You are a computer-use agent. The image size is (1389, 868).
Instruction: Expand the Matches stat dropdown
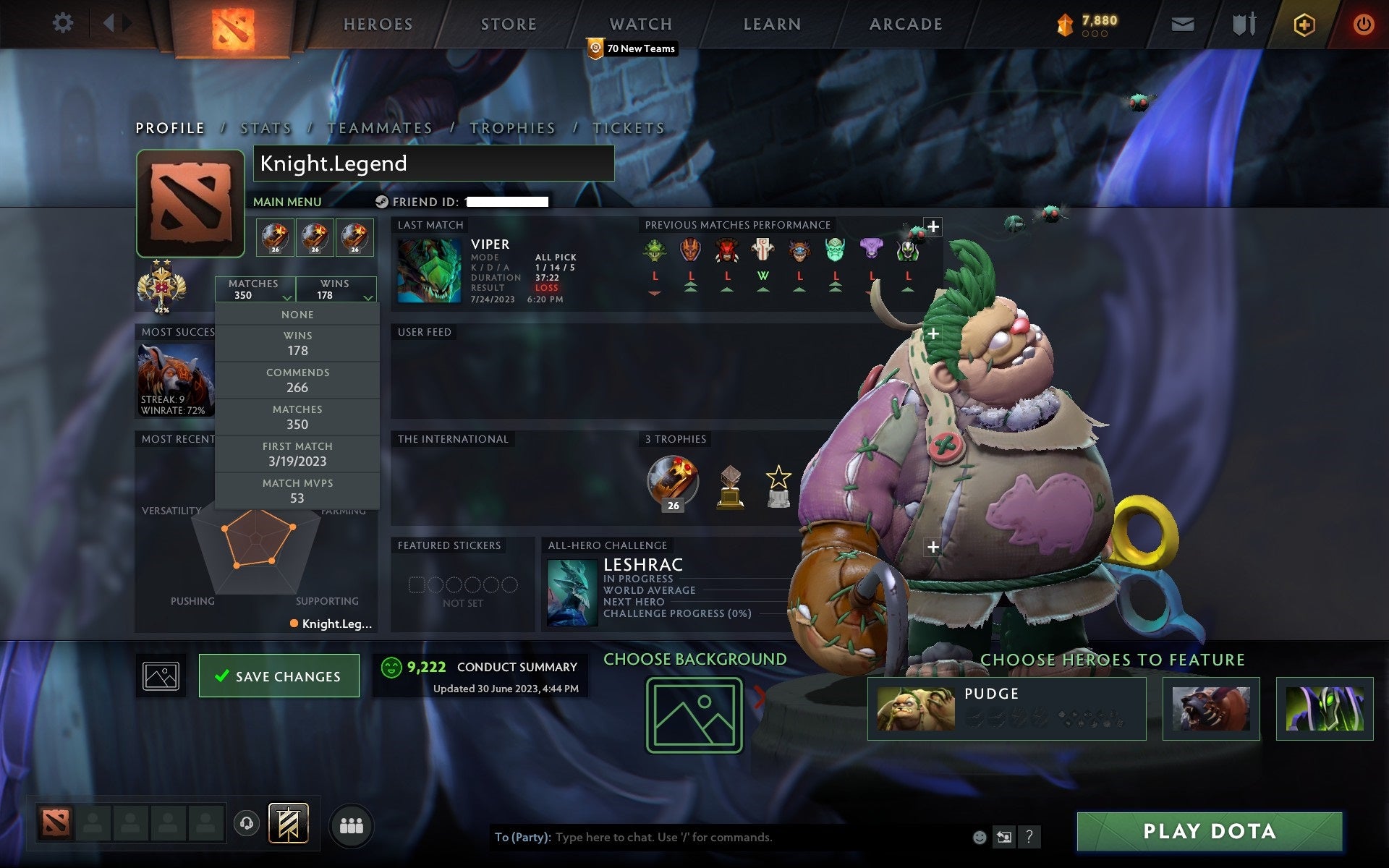point(255,289)
